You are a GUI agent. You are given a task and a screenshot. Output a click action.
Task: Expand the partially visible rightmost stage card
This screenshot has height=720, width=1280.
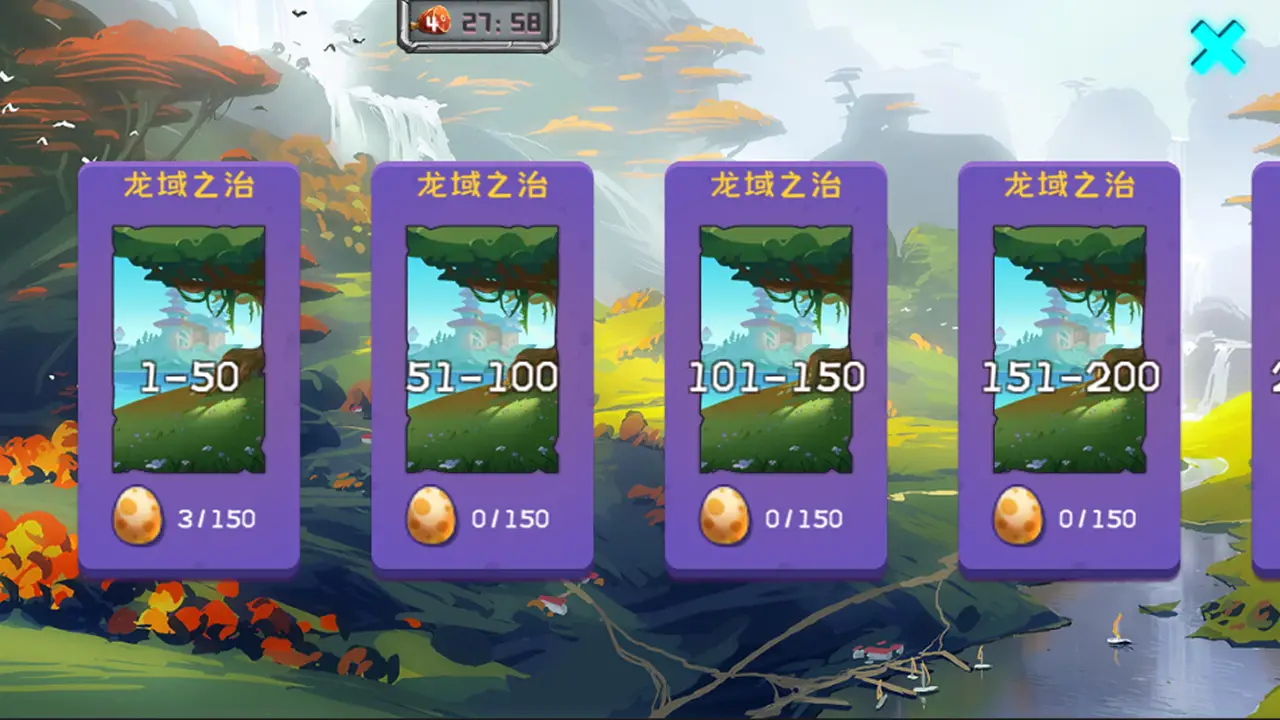(x=1266, y=370)
